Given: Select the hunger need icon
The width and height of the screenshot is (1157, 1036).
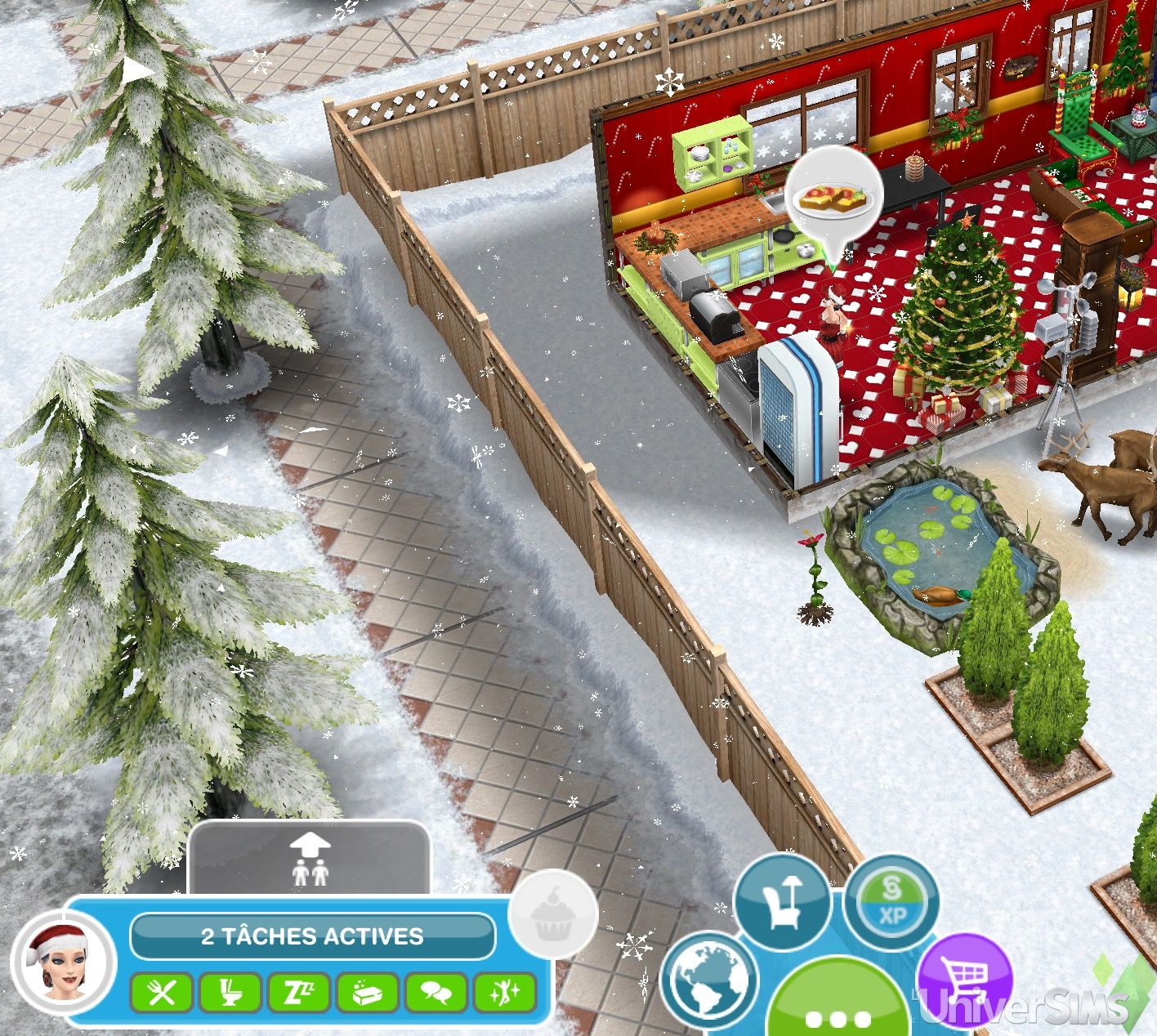Looking at the screenshot, I should click(162, 994).
